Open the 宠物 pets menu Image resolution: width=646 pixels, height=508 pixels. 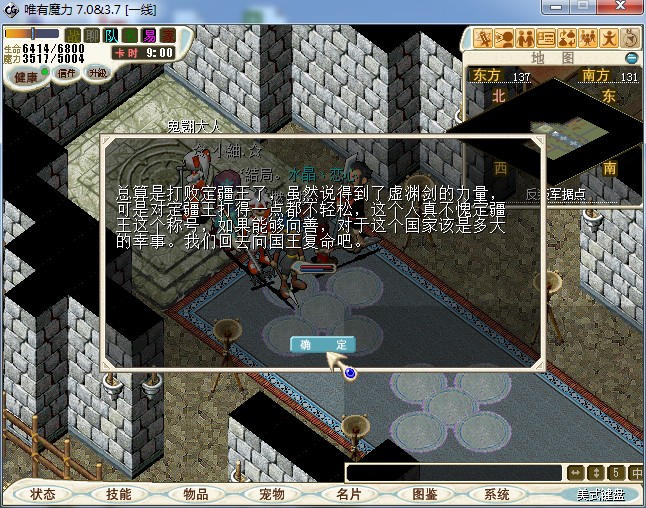click(x=272, y=494)
